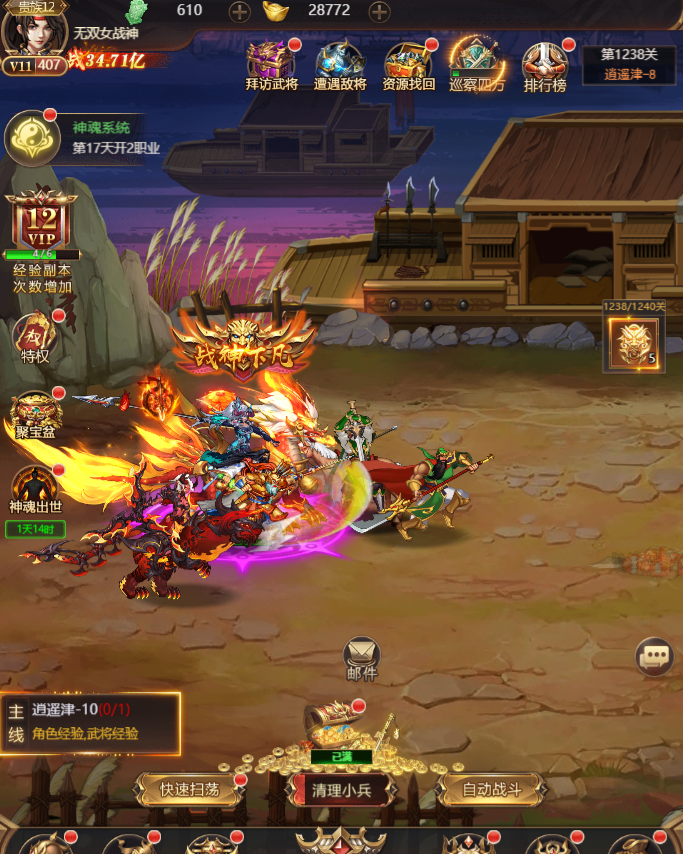This screenshot has height=854, width=683.
Task: Click the 资源找回 treasure chest icon
Action: point(408,63)
